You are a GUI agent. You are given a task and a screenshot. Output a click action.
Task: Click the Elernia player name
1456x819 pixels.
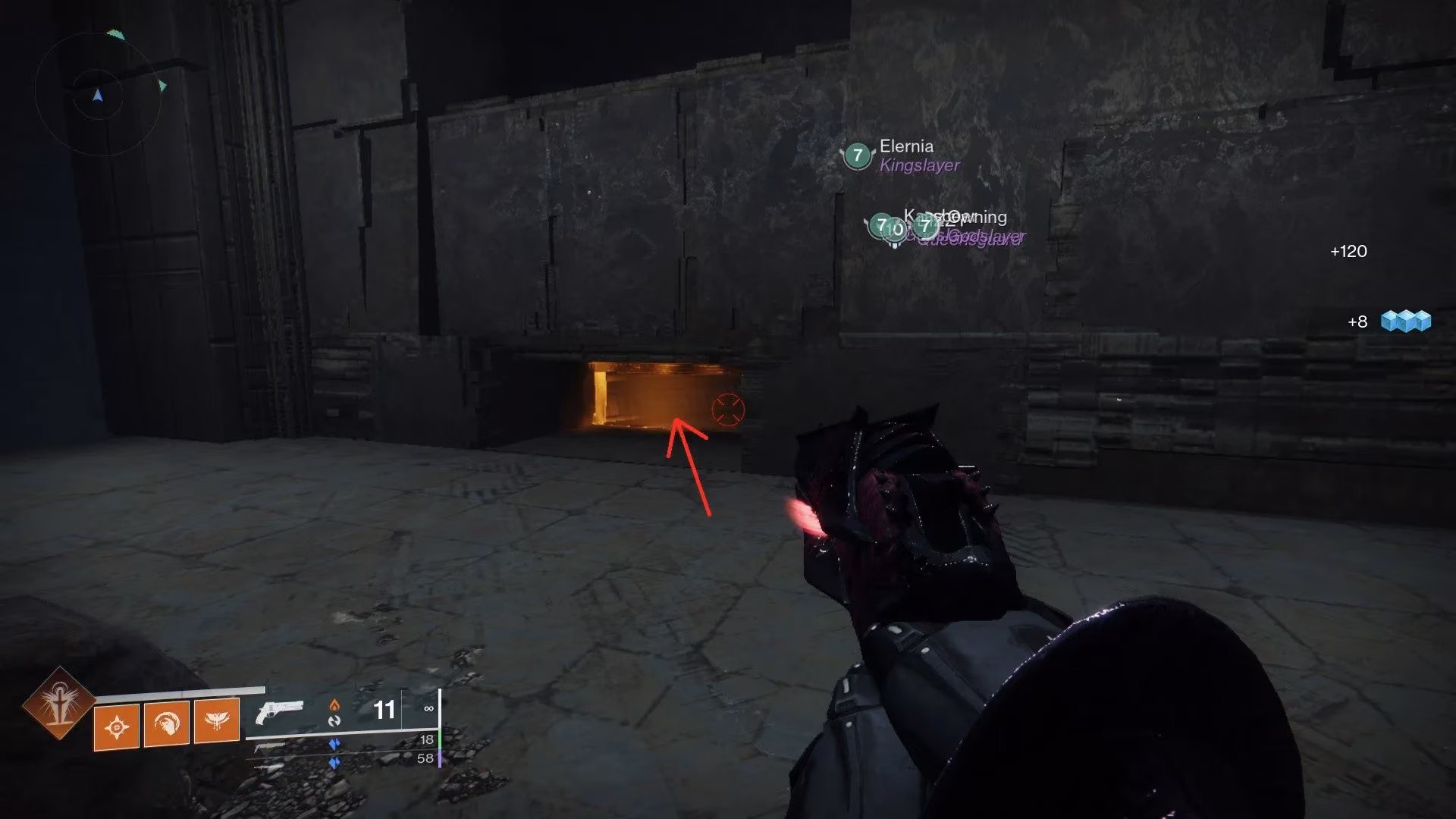[906, 147]
